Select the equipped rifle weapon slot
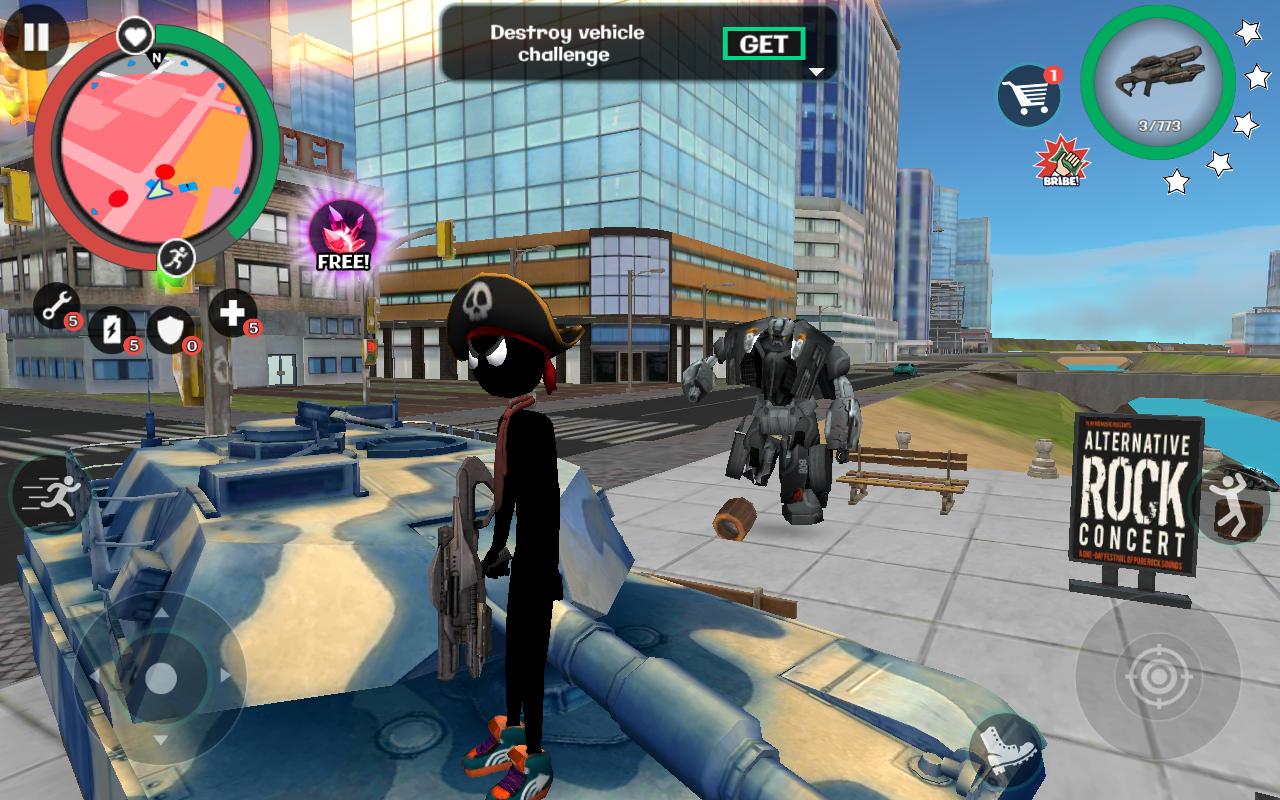Viewport: 1280px width, 800px height. click(x=1151, y=85)
